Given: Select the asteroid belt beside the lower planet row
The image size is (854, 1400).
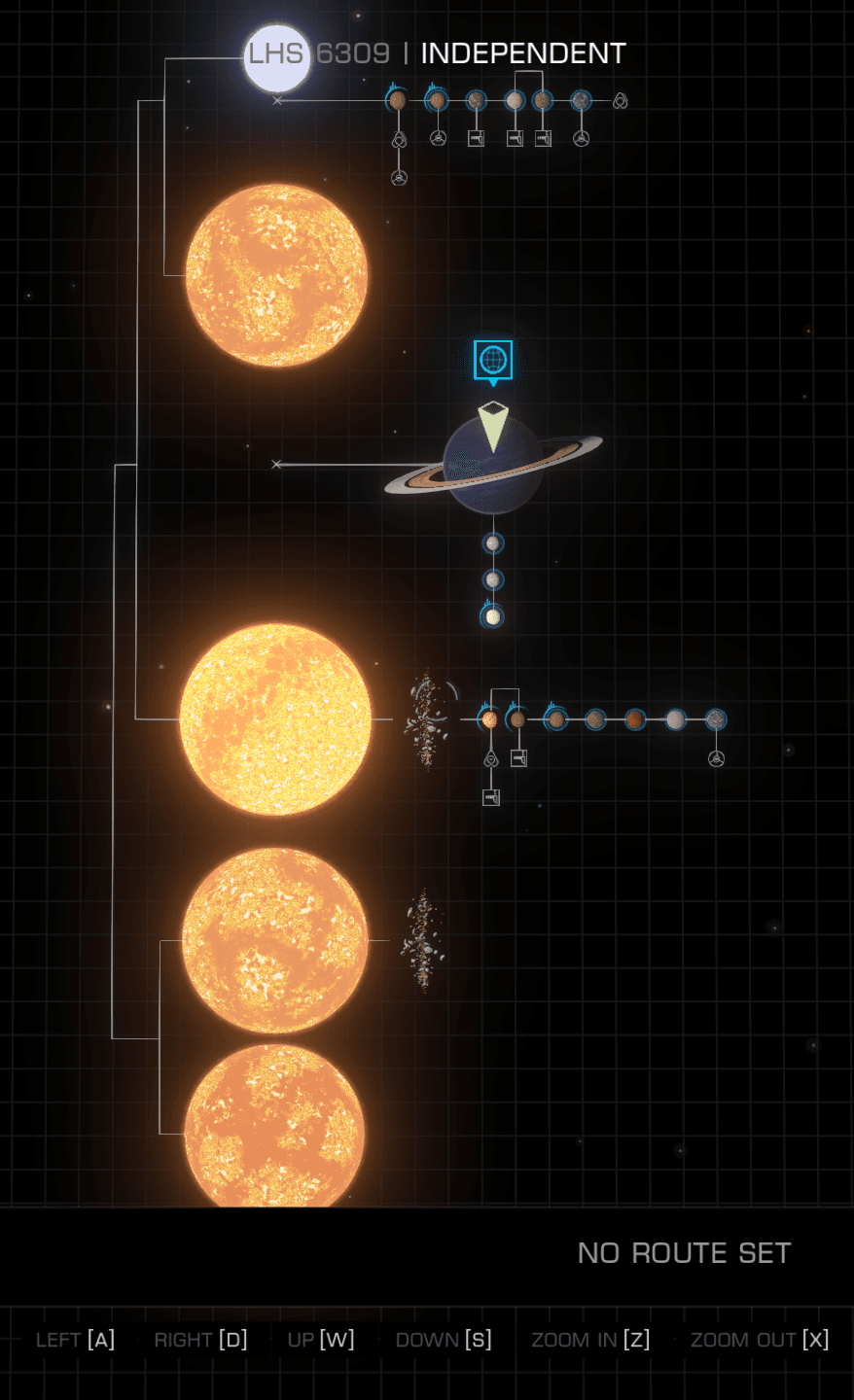Looking at the screenshot, I should pos(427,719).
